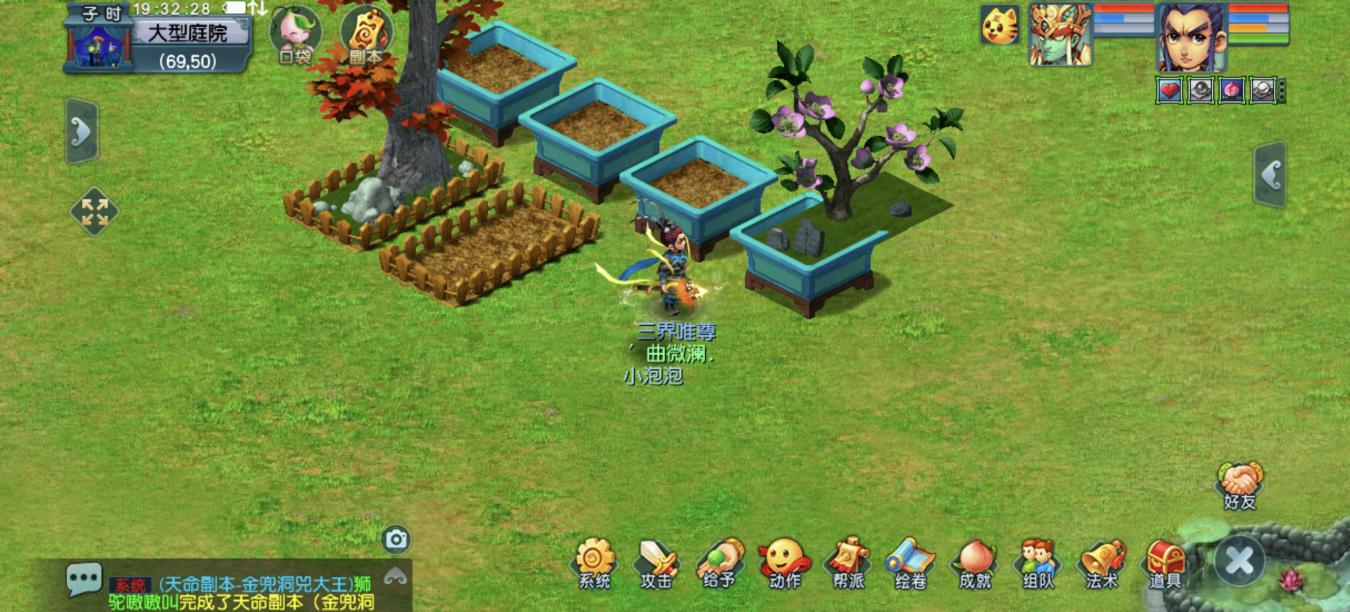Collapse the bottom menu with the X button
This screenshot has width=1350, height=612.
1239,560
